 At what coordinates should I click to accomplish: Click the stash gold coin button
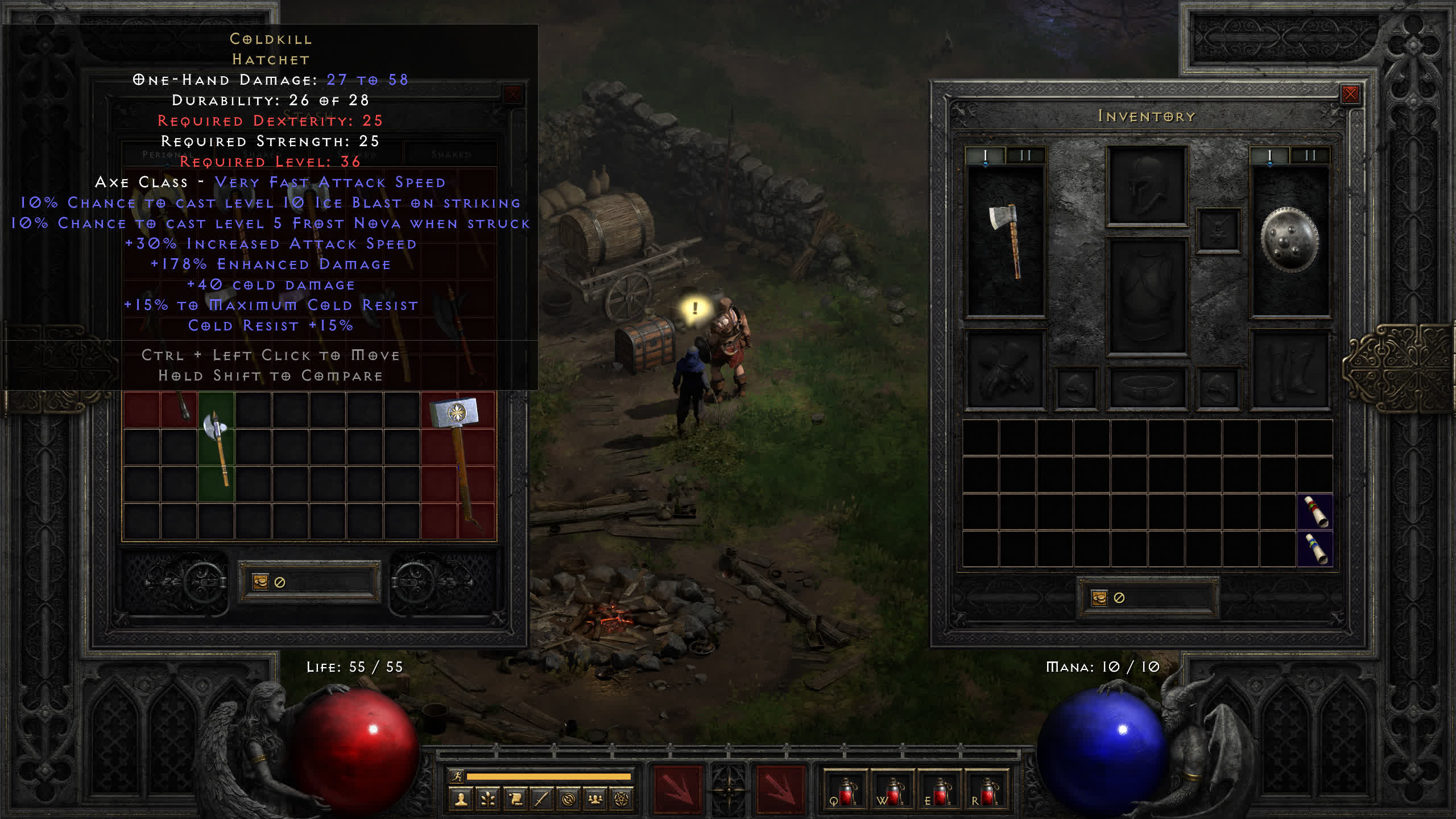[260, 582]
